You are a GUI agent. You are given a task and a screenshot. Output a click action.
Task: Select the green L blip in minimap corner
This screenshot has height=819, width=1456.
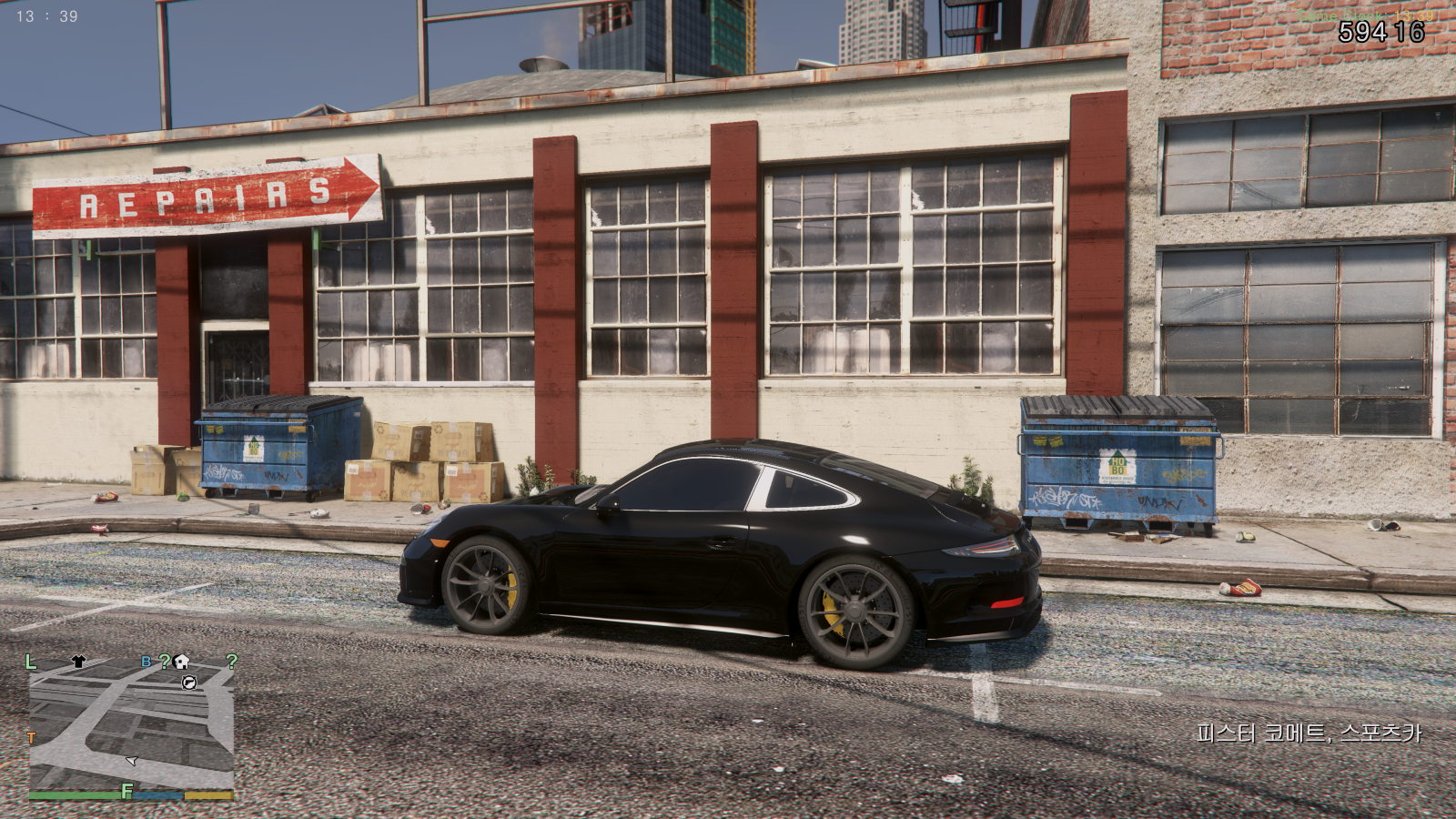pyautogui.click(x=31, y=662)
